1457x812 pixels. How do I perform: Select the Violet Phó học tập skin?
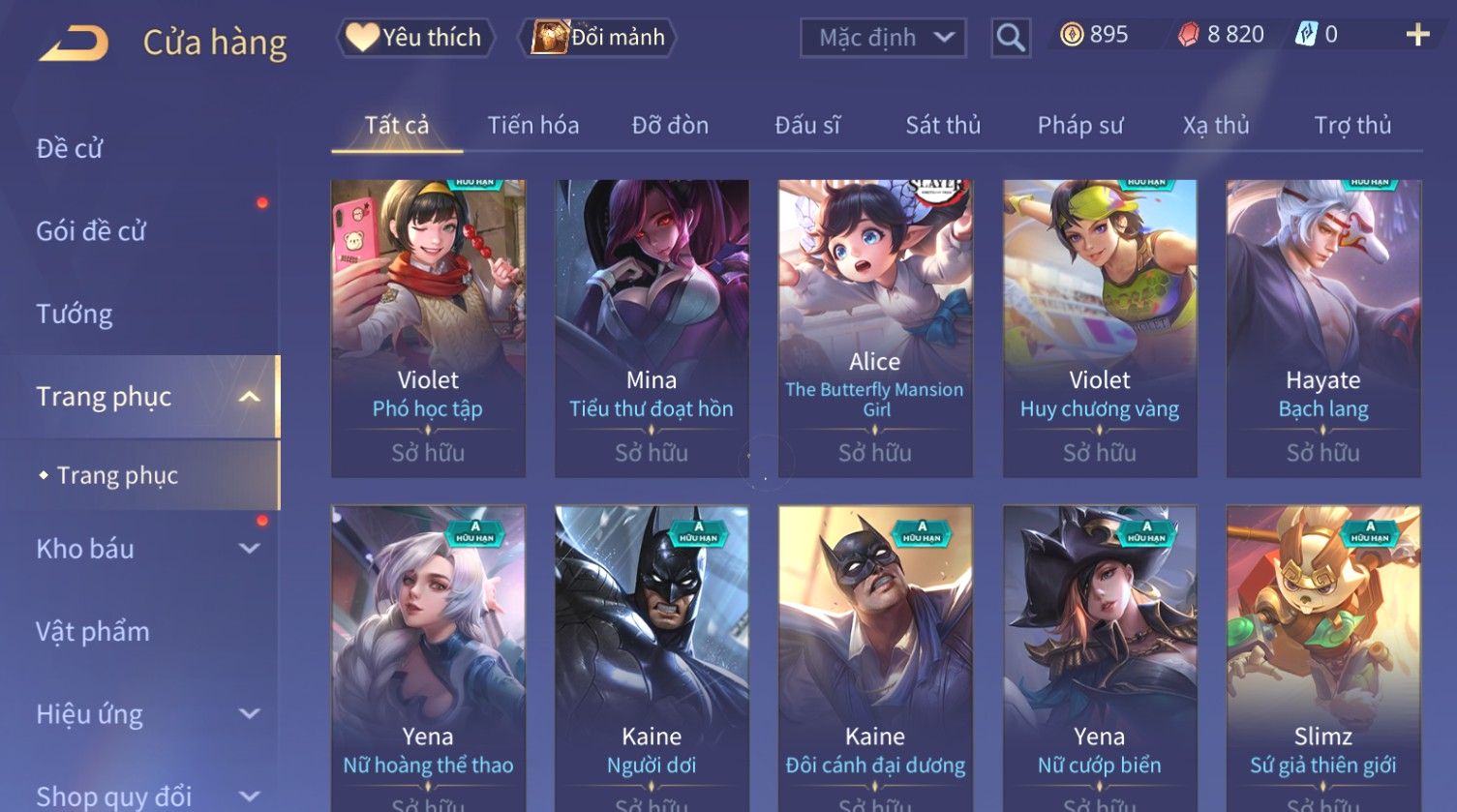428,327
